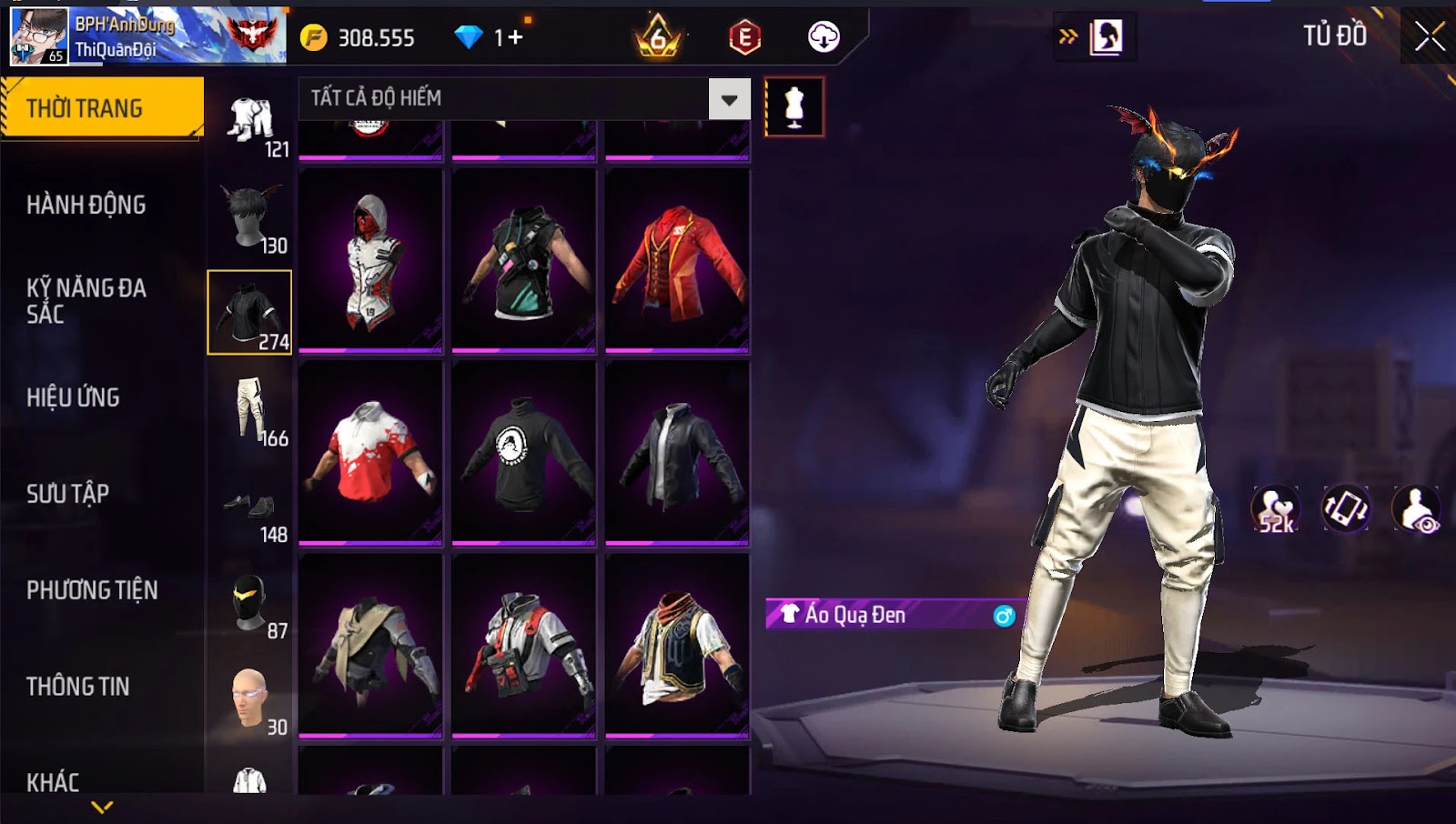The image size is (1456, 824).
Task: Switch to the Hành Động tab
Action: point(86,206)
